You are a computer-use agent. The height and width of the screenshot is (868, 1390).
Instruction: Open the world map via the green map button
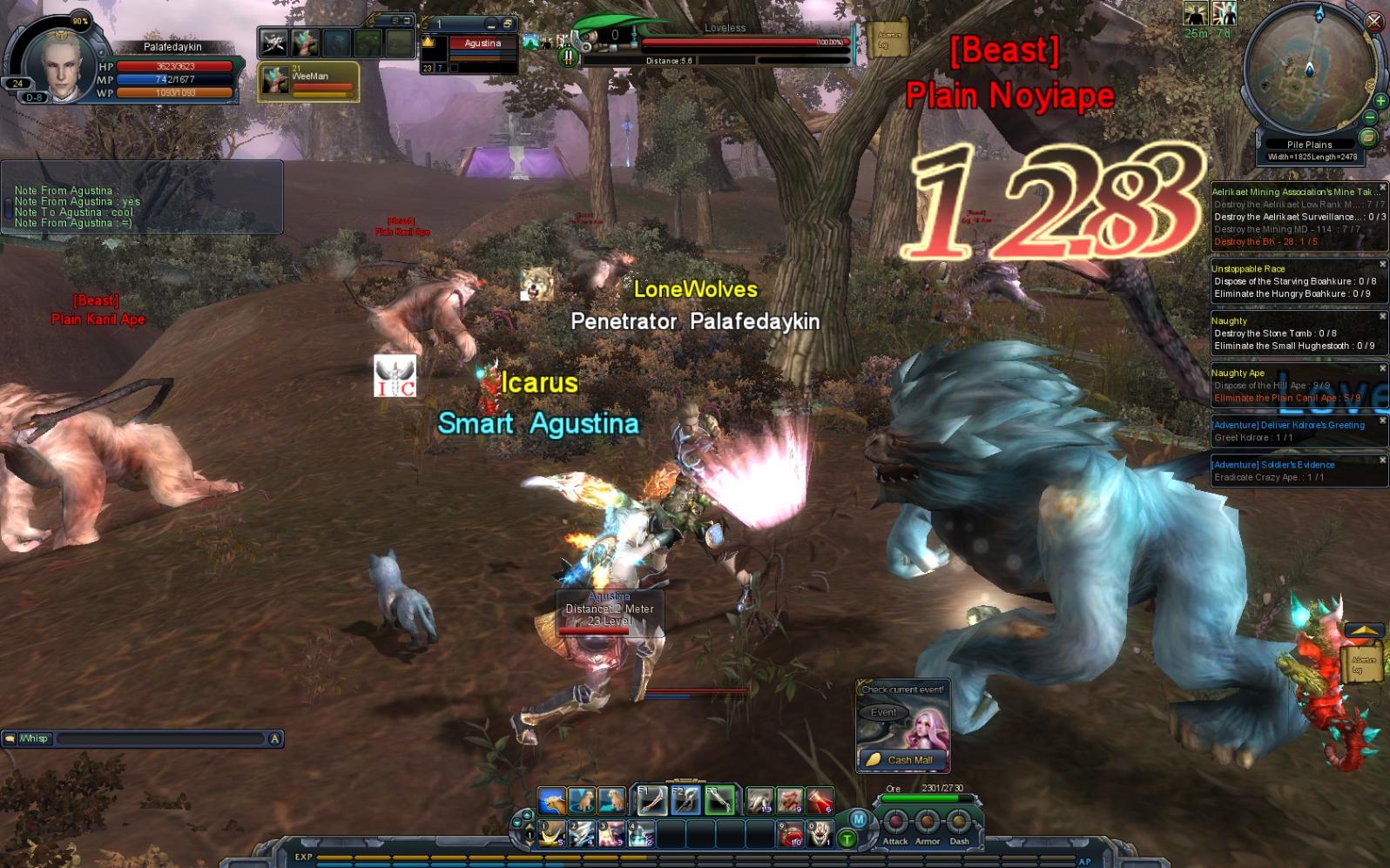[x=1367, y=138]
